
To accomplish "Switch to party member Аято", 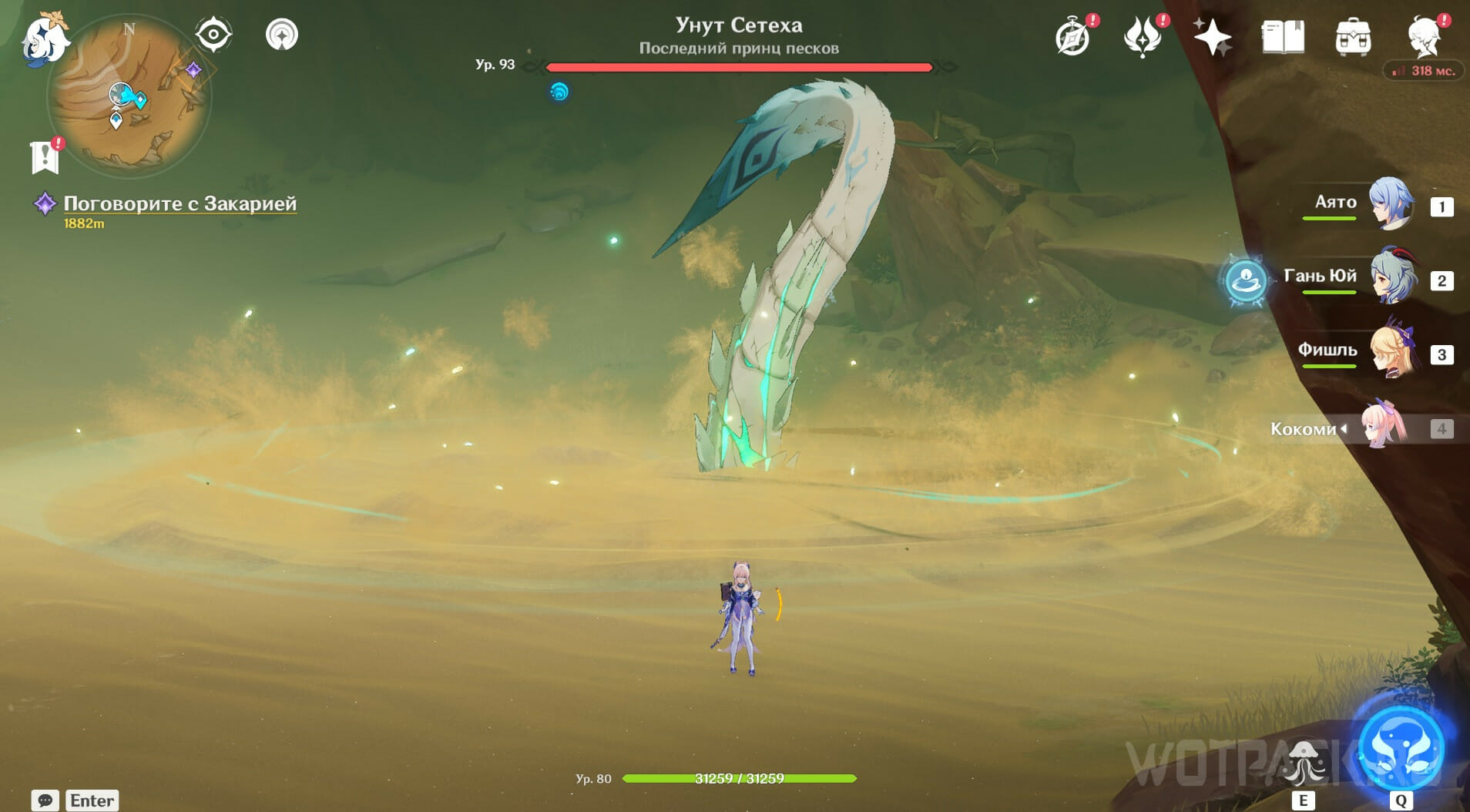I will (1391, 205).
